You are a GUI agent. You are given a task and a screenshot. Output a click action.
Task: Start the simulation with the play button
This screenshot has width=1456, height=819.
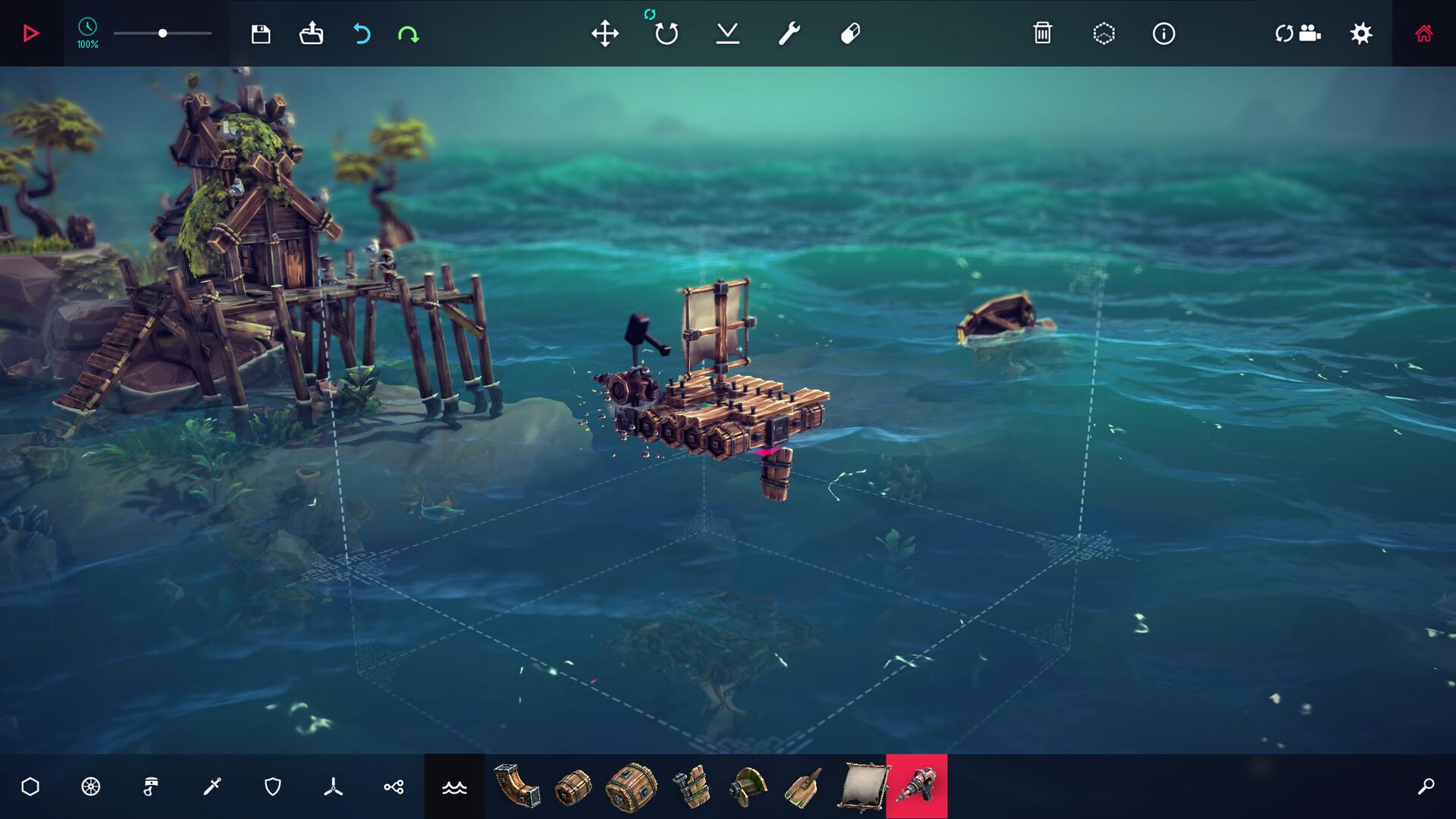(x=30, y=33)
